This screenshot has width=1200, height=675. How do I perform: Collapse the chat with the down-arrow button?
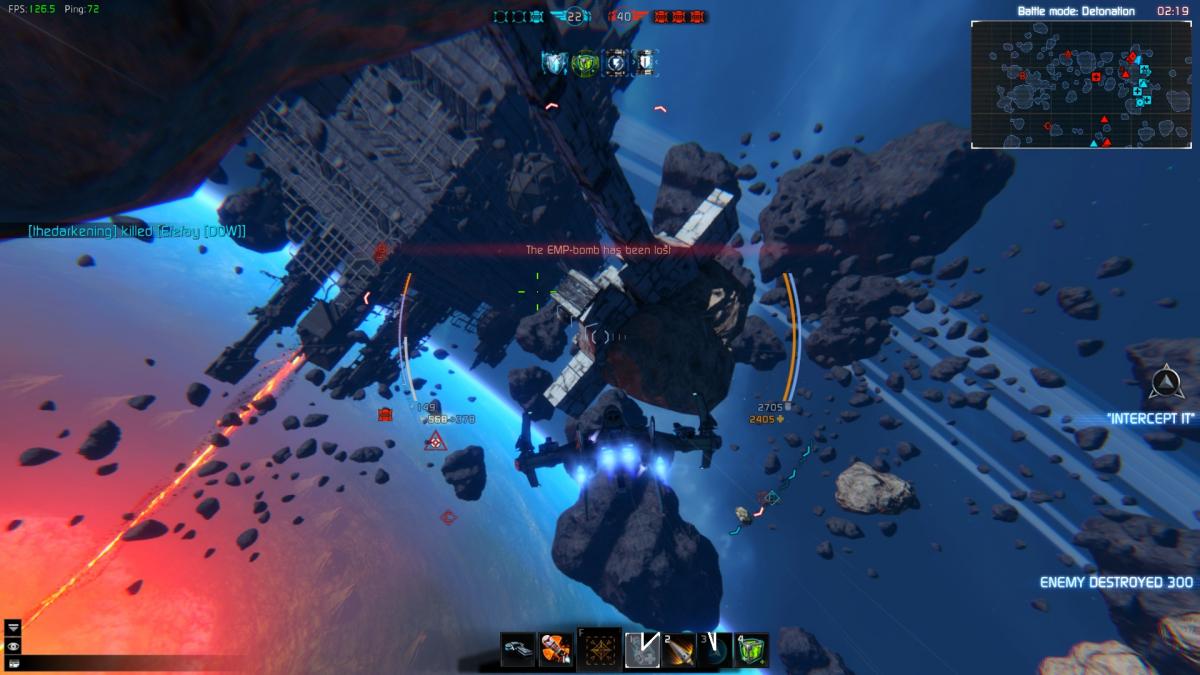point(13,627)
